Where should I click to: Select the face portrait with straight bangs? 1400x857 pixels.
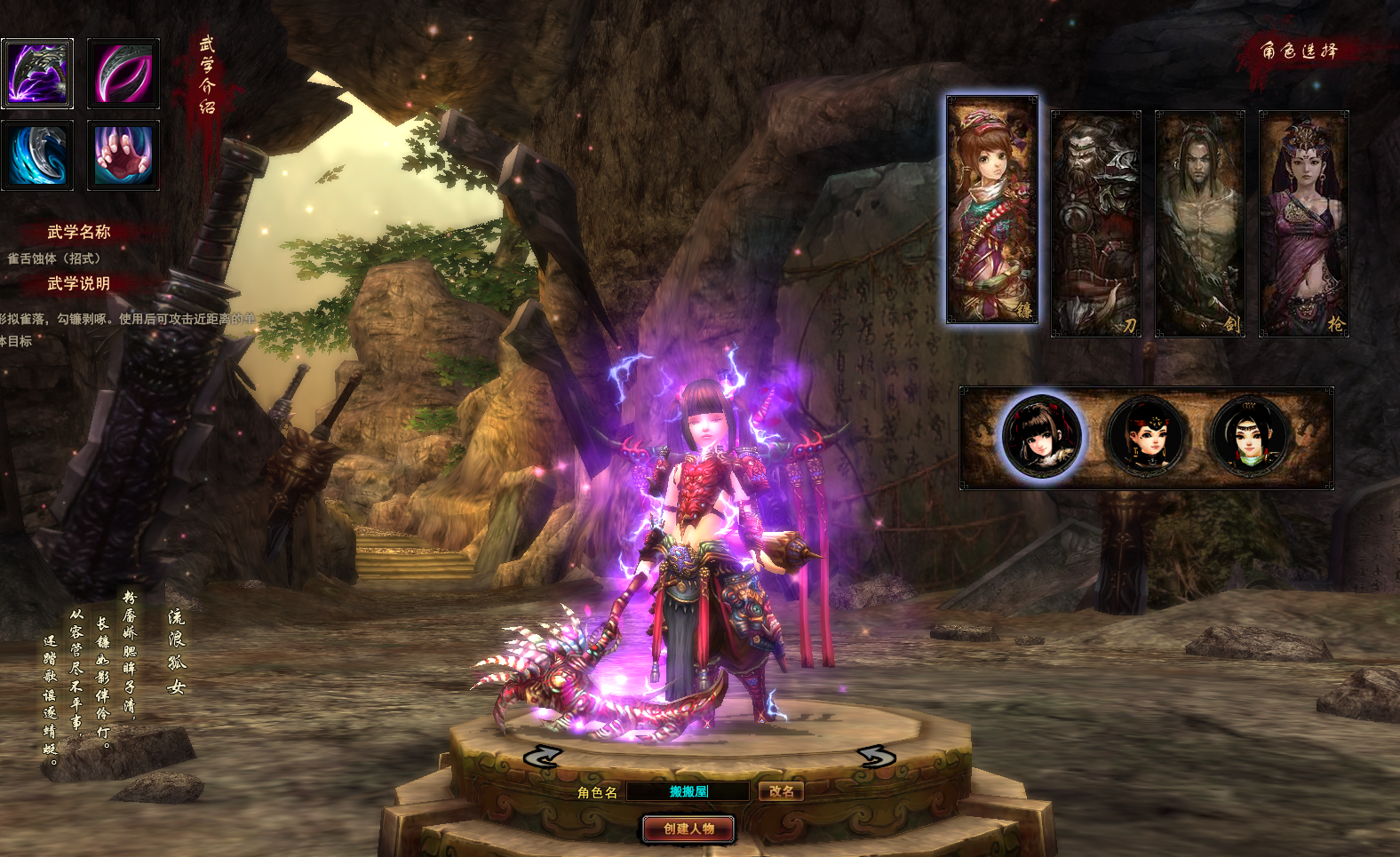tap(1041, 436)
